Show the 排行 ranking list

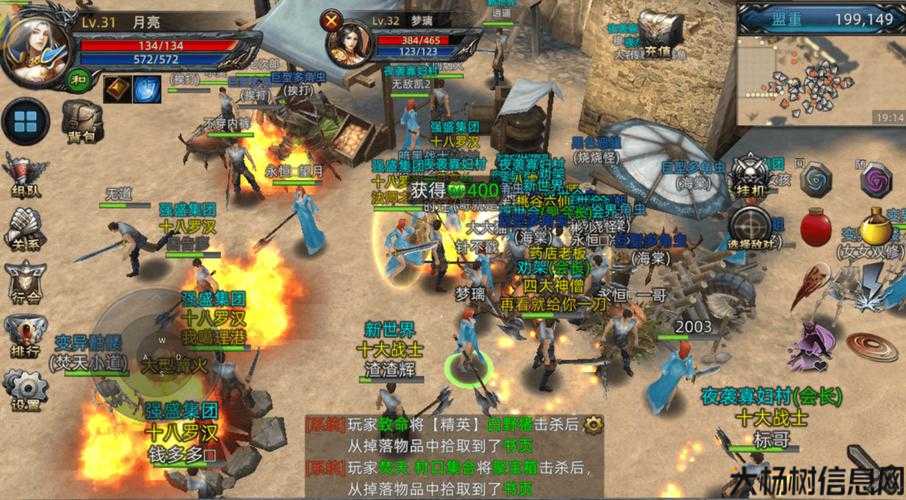pyautogui.click(x=24, y=337)
